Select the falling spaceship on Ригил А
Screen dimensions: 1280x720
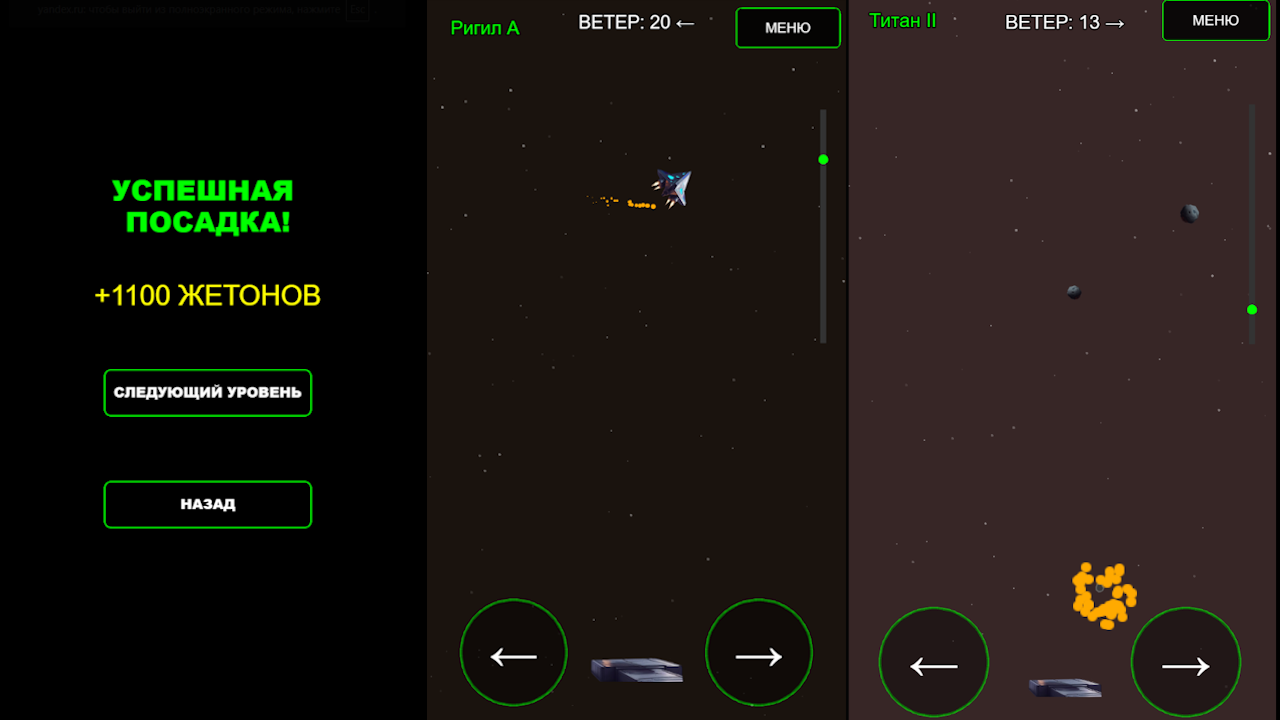pyautogui.click(x=670, y=186)
